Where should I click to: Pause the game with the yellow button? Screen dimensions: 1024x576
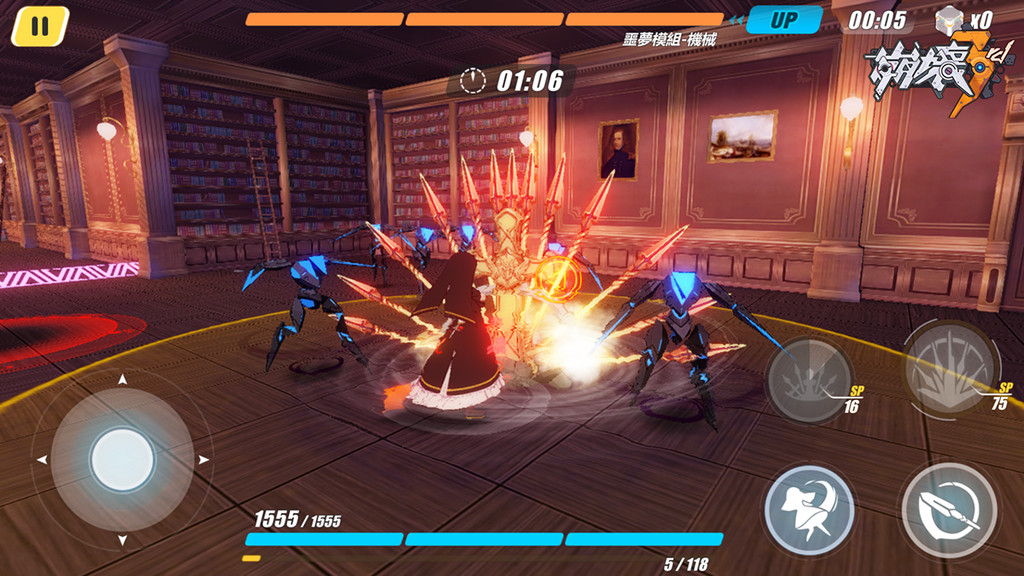coord(39,25)
